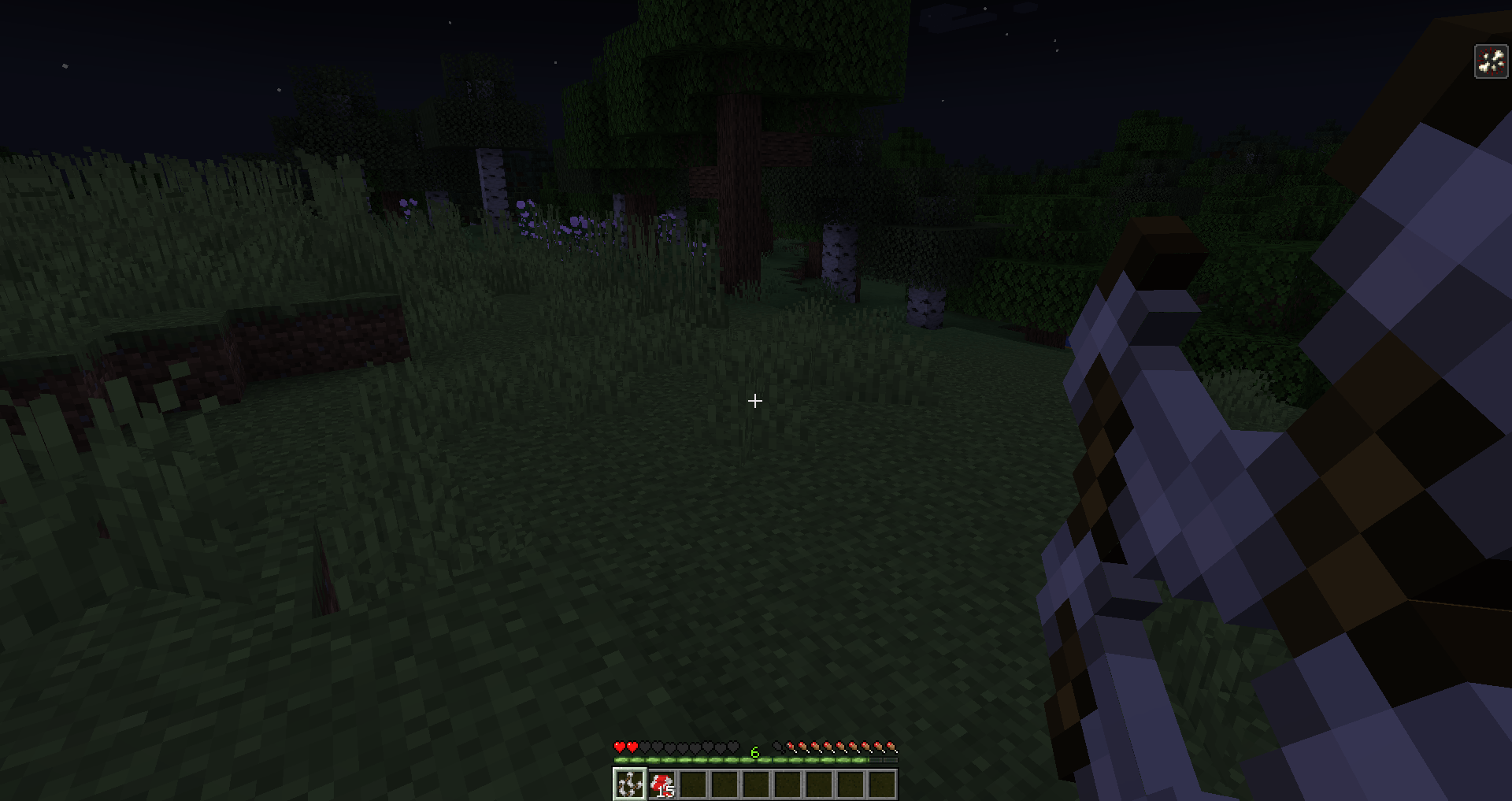Click the leftmost heart in the health bar
The image size is (1512, 801).
click(620, 747)
